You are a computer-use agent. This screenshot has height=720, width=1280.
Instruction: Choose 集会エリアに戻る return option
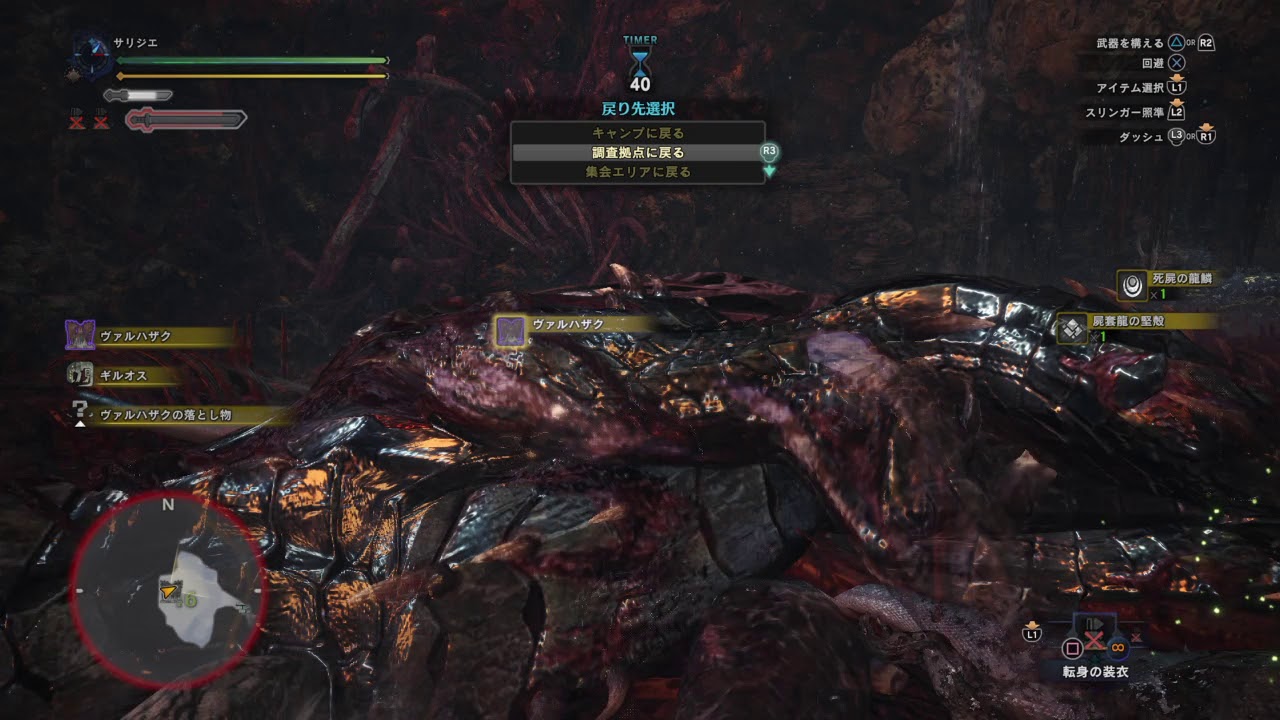(x=638, y=172)
